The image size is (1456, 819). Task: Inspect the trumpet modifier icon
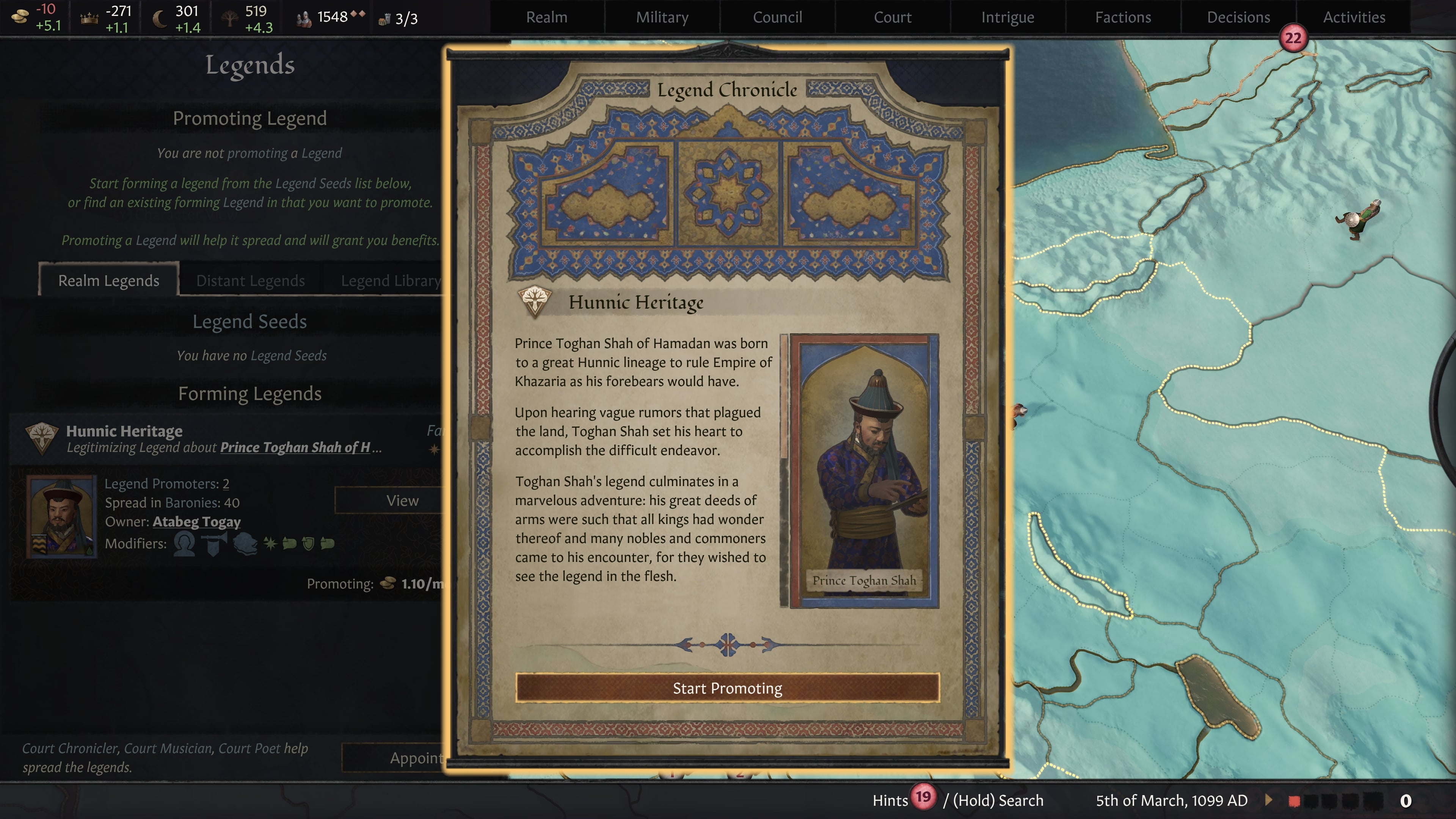coord(213,544)
